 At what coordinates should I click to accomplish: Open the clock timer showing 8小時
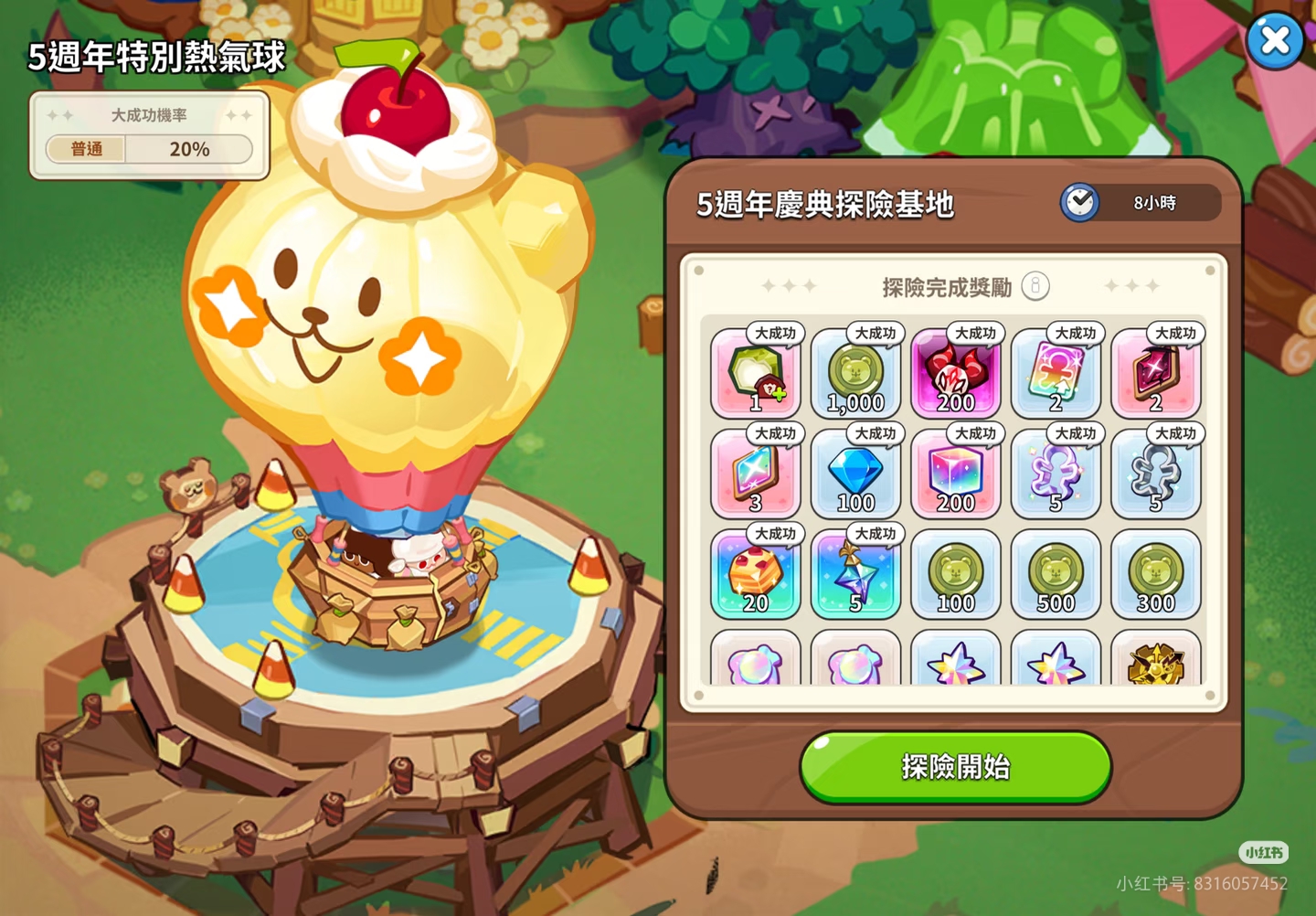1081,201
